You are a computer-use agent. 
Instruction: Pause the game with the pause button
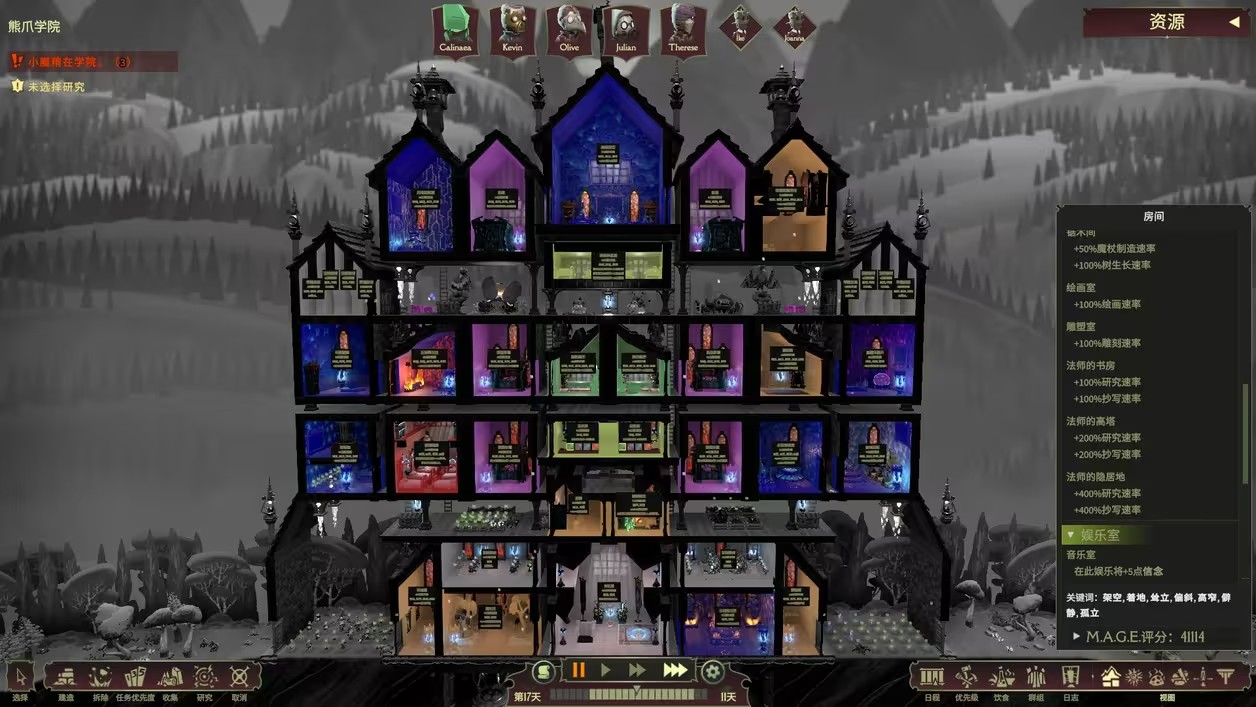point(578,670)
